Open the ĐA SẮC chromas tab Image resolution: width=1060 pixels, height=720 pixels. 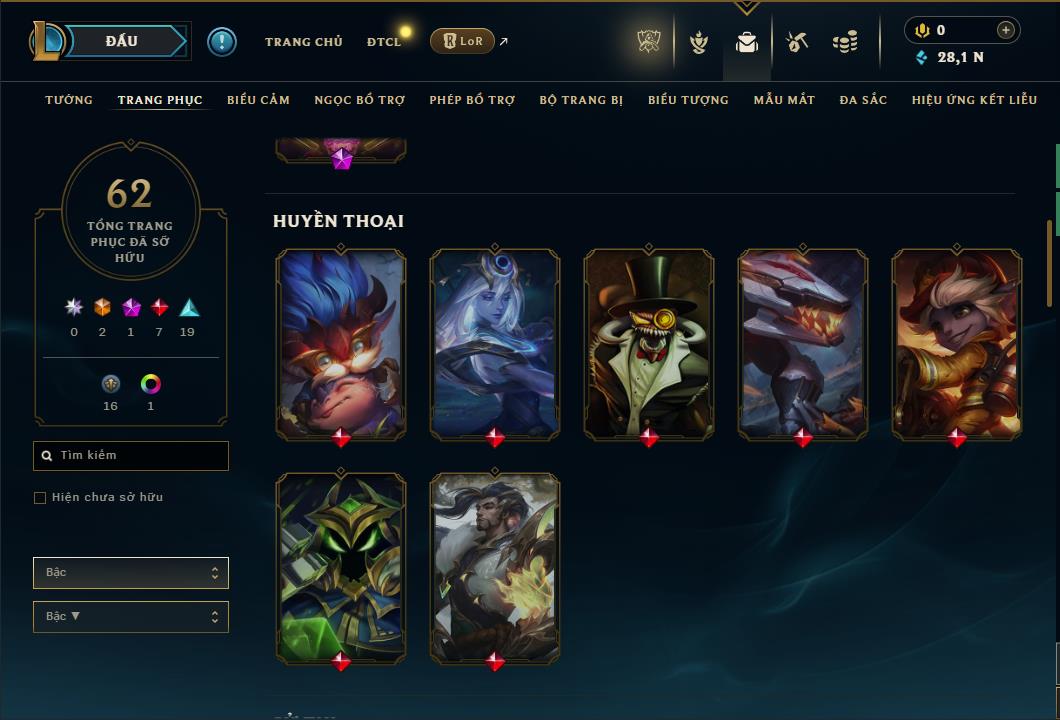[x=863, y=100]
